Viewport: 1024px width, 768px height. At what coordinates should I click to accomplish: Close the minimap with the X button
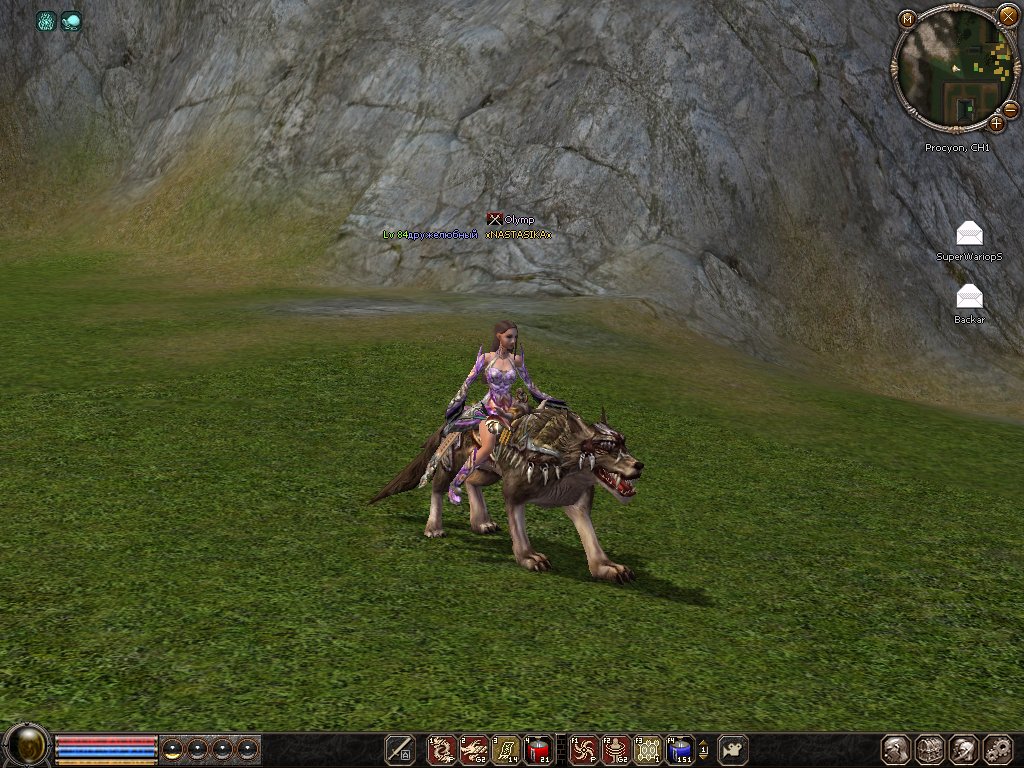(1008, 16)
